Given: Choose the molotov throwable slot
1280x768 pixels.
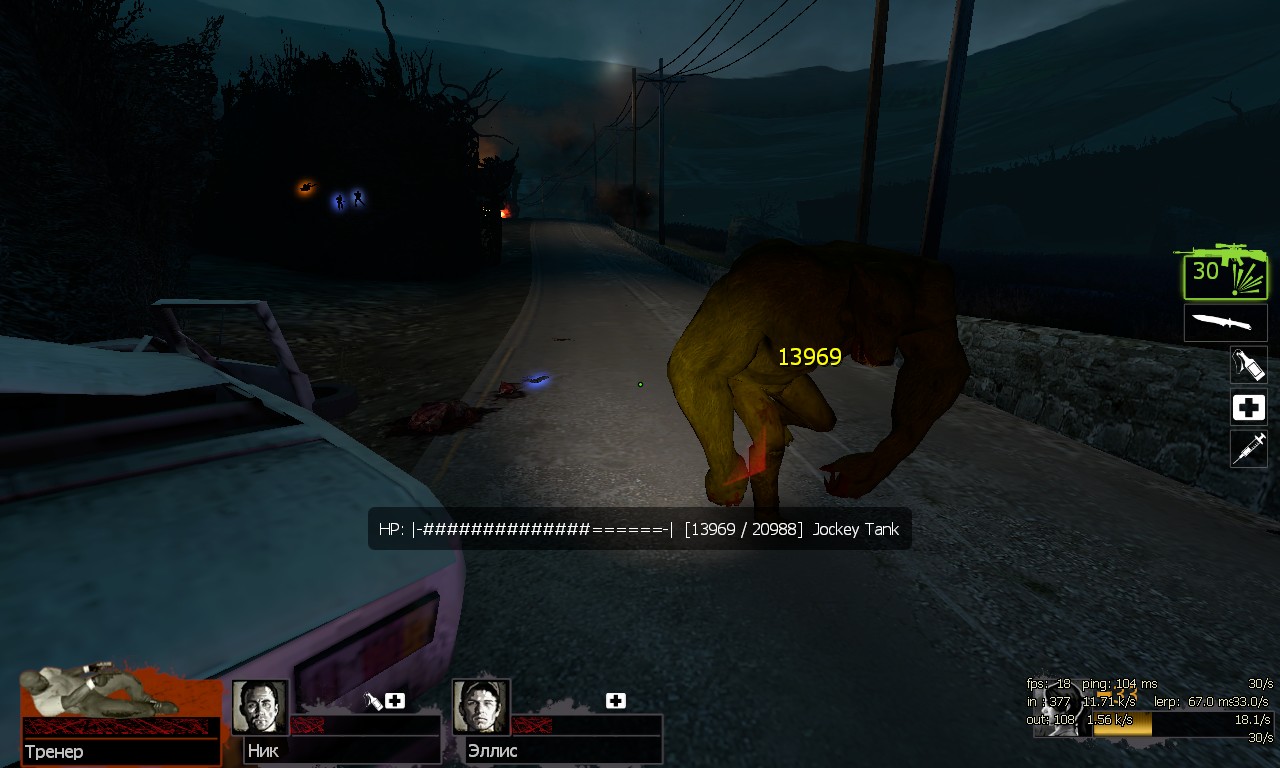Looking at the screenshot, I should pyautogui.click(x=1249, y=365).
